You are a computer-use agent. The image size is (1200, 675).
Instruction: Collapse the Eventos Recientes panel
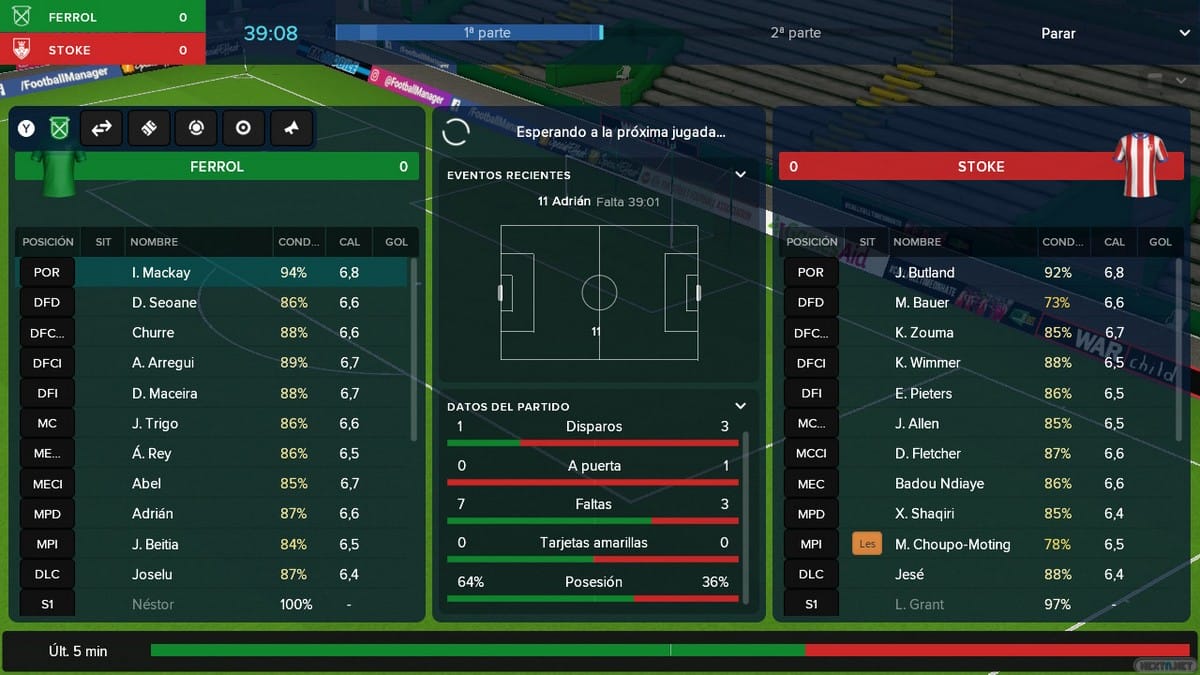[x=740, y=174]
